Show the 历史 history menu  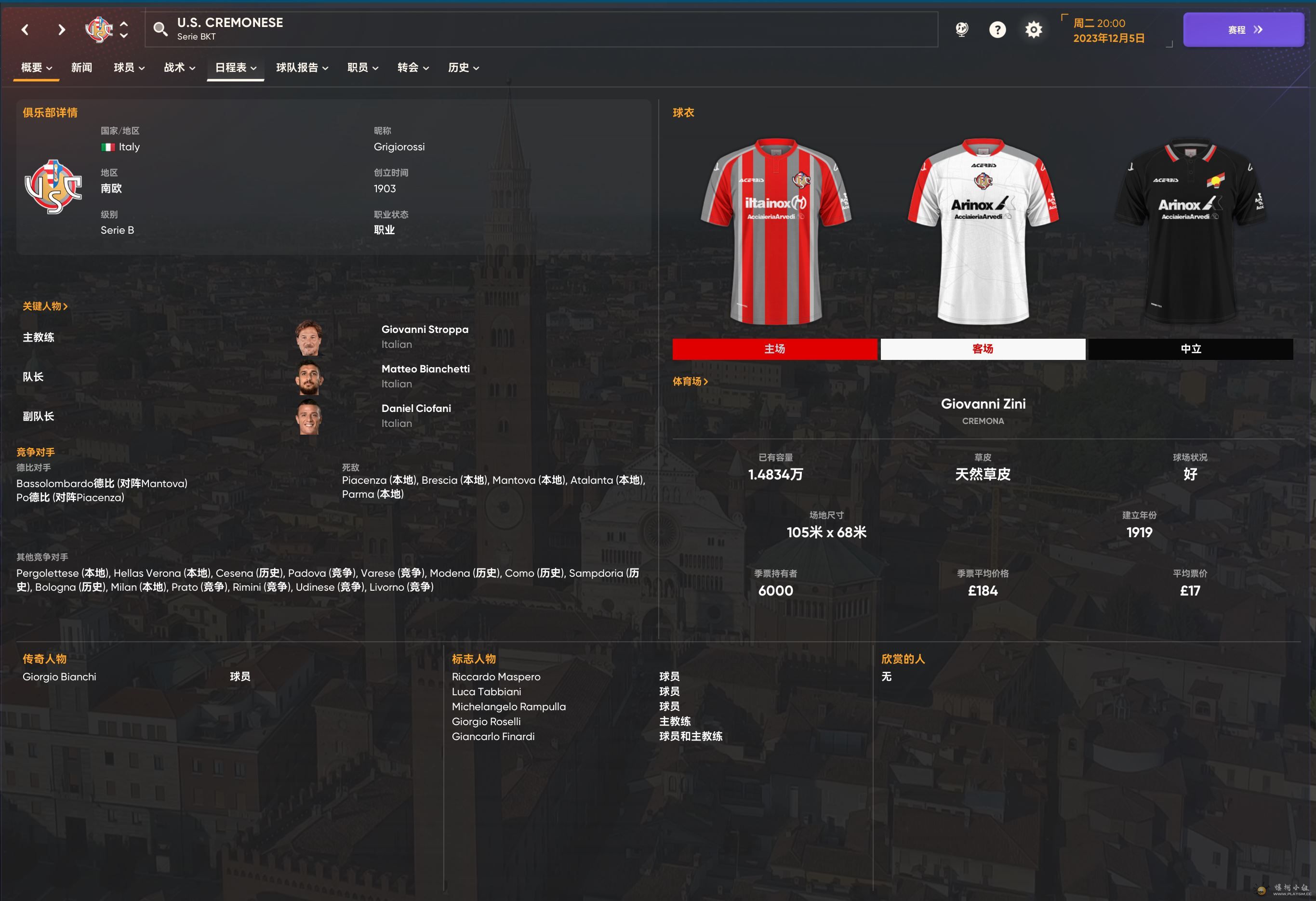(x=463, y=68)
